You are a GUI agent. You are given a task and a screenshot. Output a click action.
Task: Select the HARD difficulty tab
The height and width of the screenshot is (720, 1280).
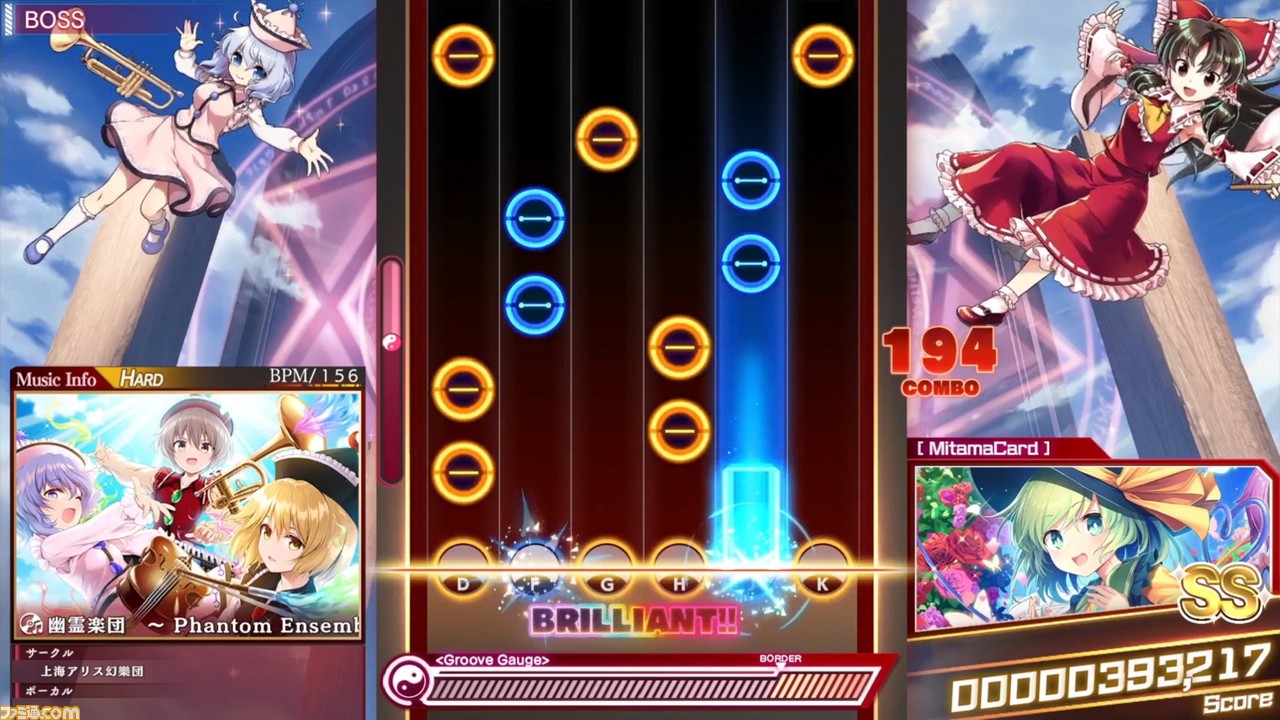142,379
